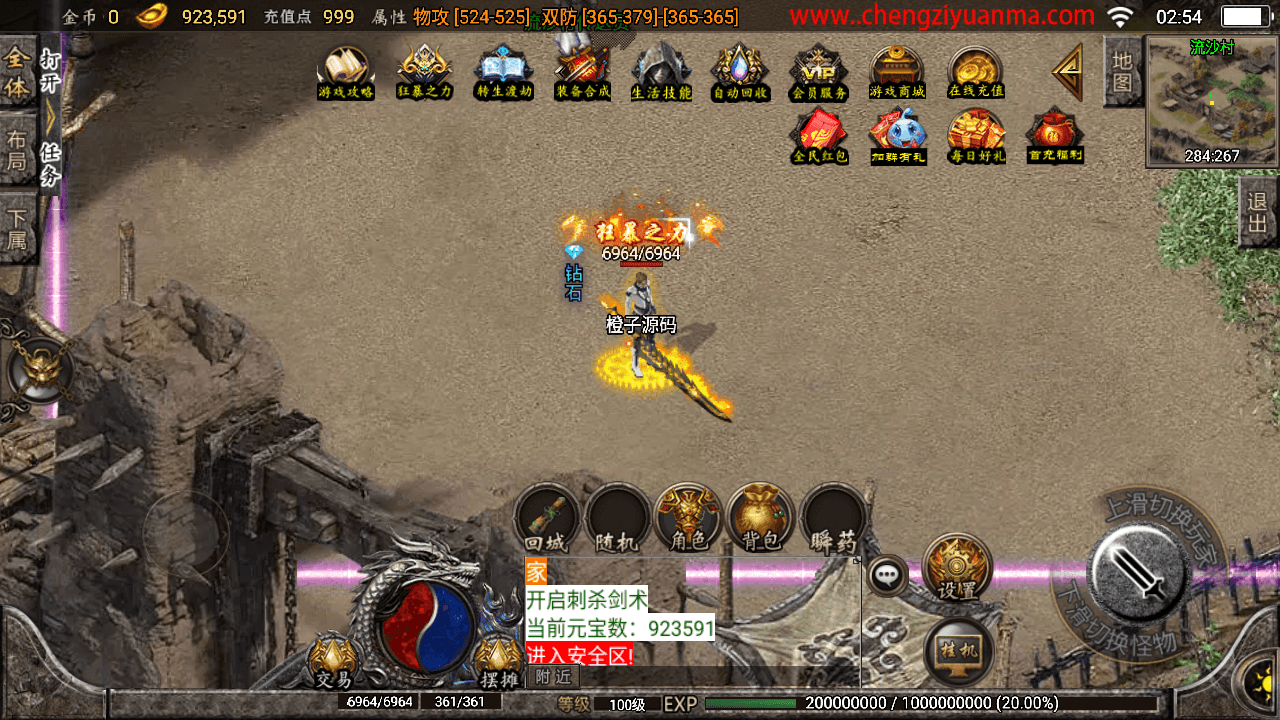Viewport: 1280px width, 720px height.
Task: Claim the 全民红包 red envelope icon
Action: (x=819, y=135)
